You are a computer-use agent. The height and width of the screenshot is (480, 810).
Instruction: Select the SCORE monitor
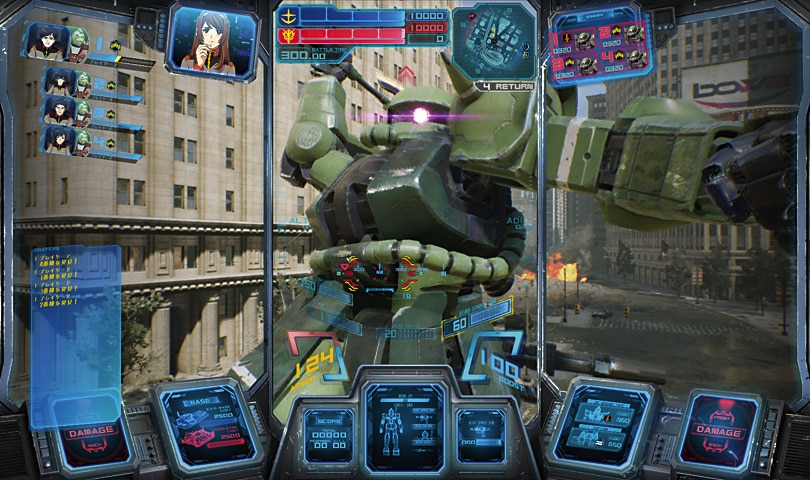click(327, 437)
